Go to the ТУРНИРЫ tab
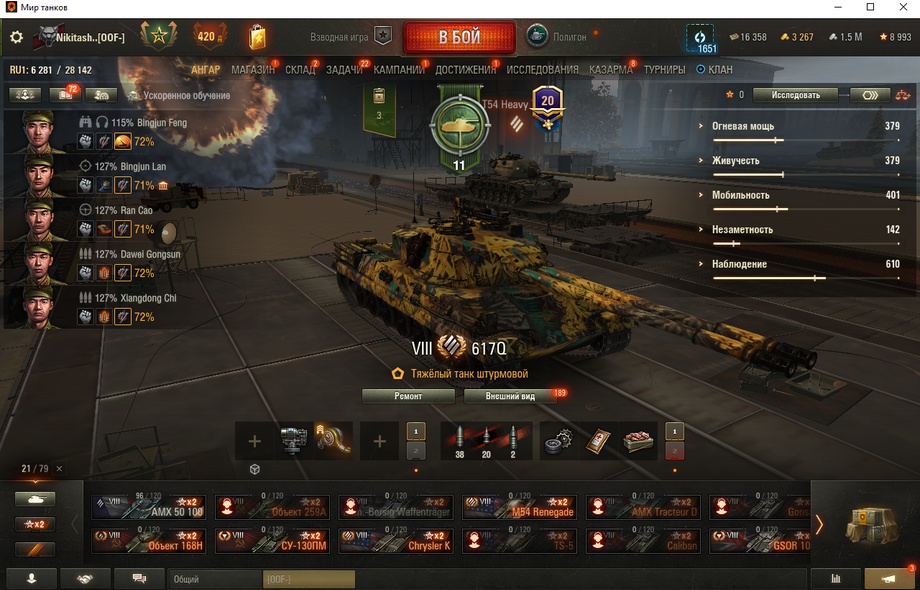 pos(664,70)
